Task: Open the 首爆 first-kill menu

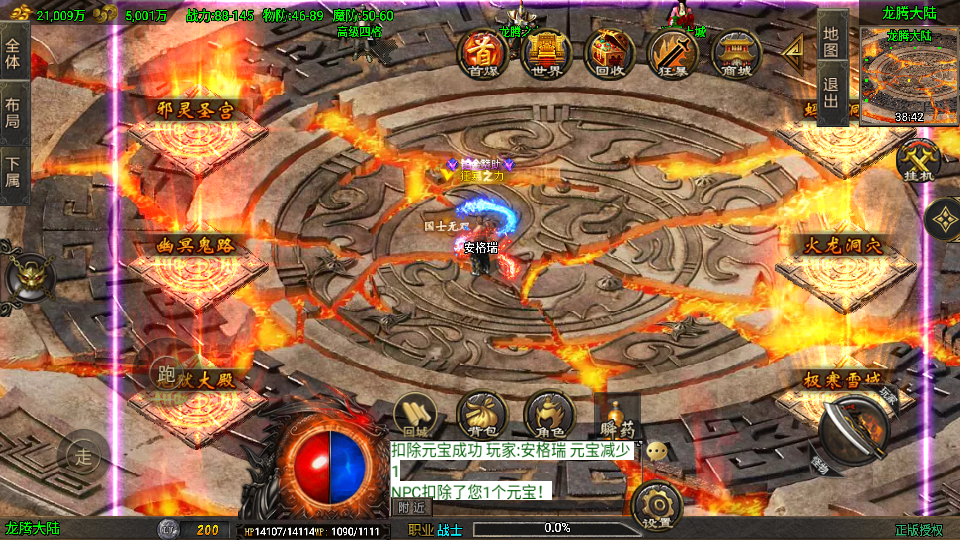Action: (483, 52)
